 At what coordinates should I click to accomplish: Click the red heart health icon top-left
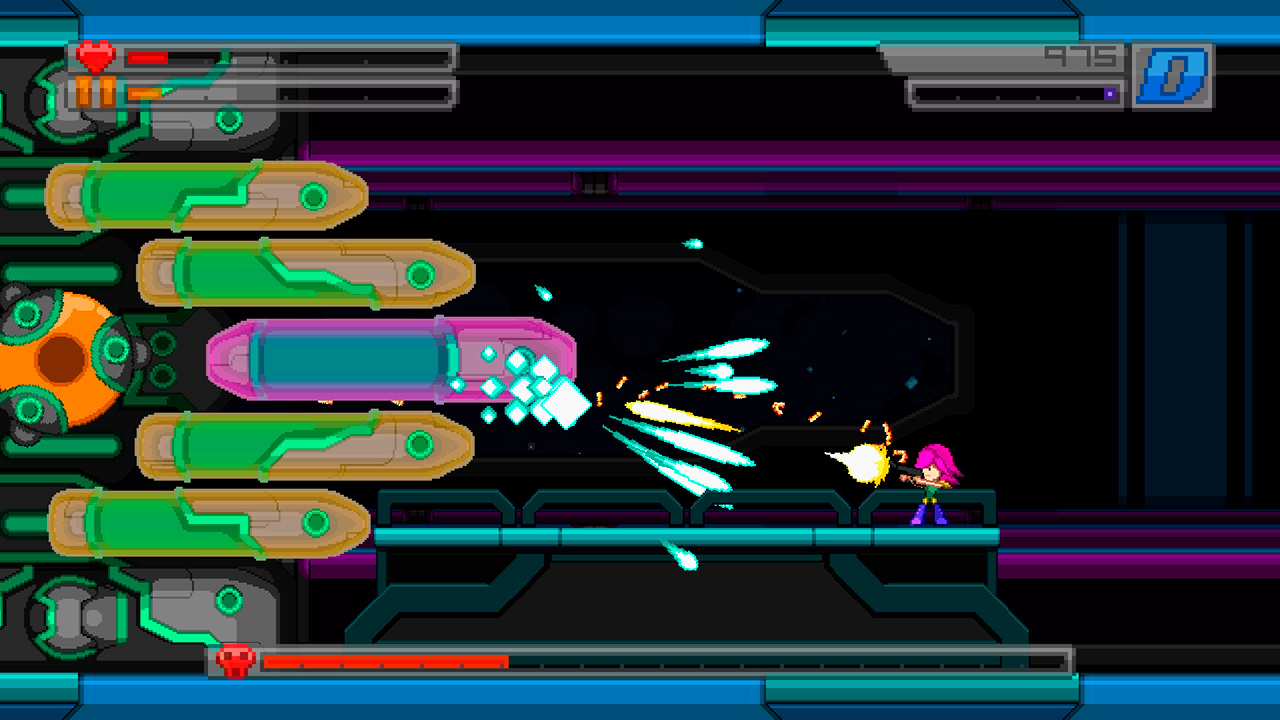click(95, 55)
